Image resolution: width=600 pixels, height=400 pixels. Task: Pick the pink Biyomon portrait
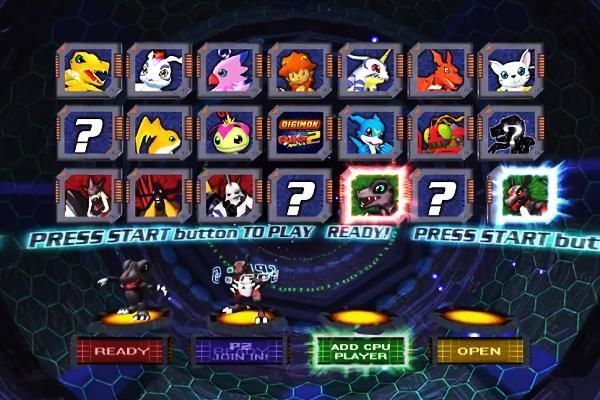coord(228,71)
